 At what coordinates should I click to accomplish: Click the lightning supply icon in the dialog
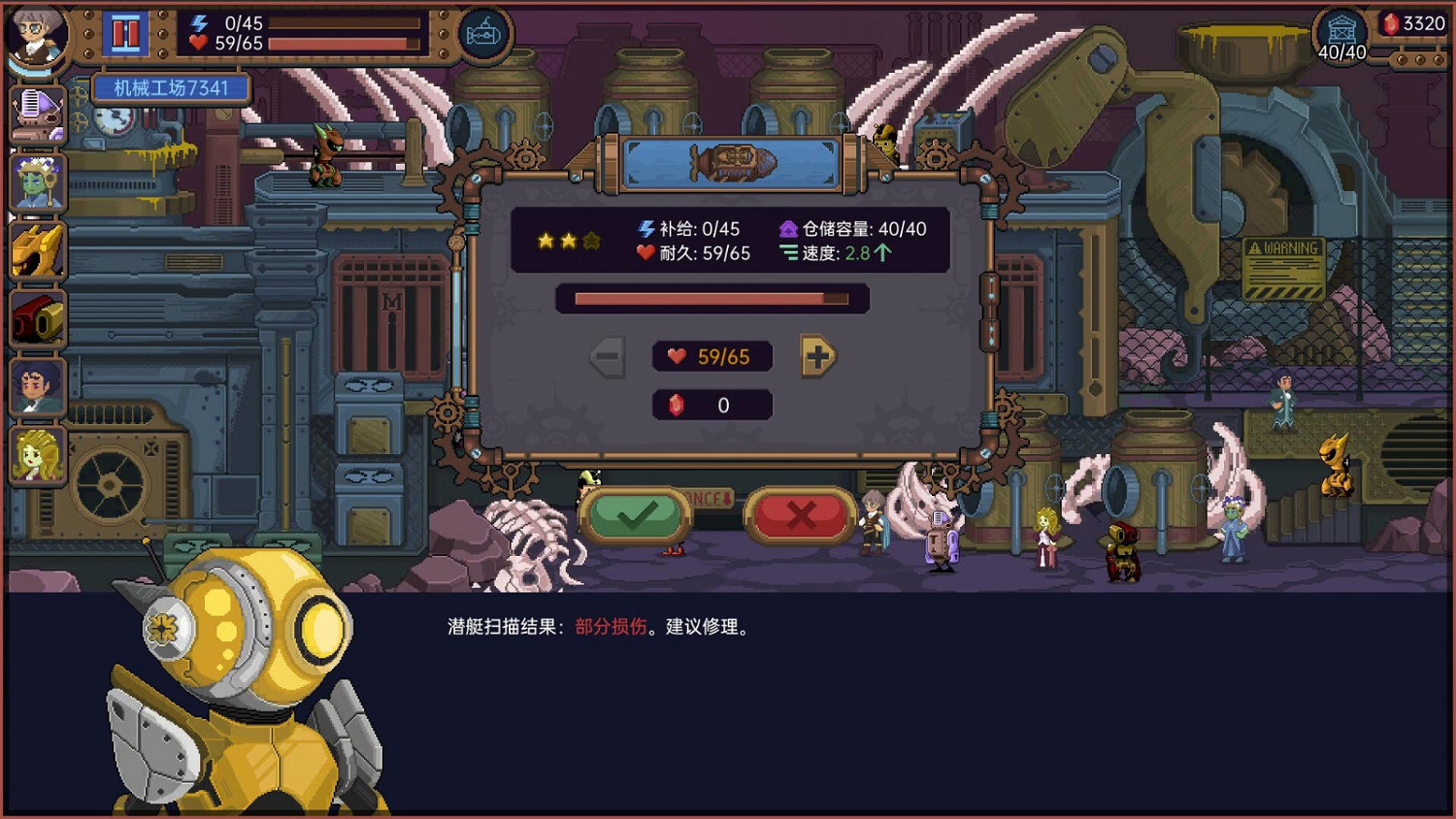click(644, 230)
